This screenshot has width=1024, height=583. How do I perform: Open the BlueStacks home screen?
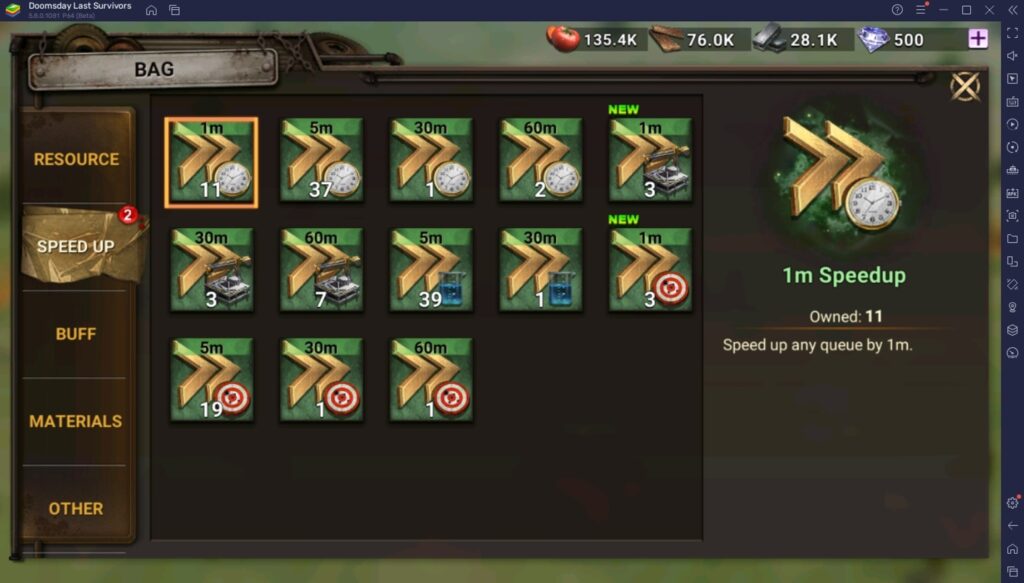151,10
